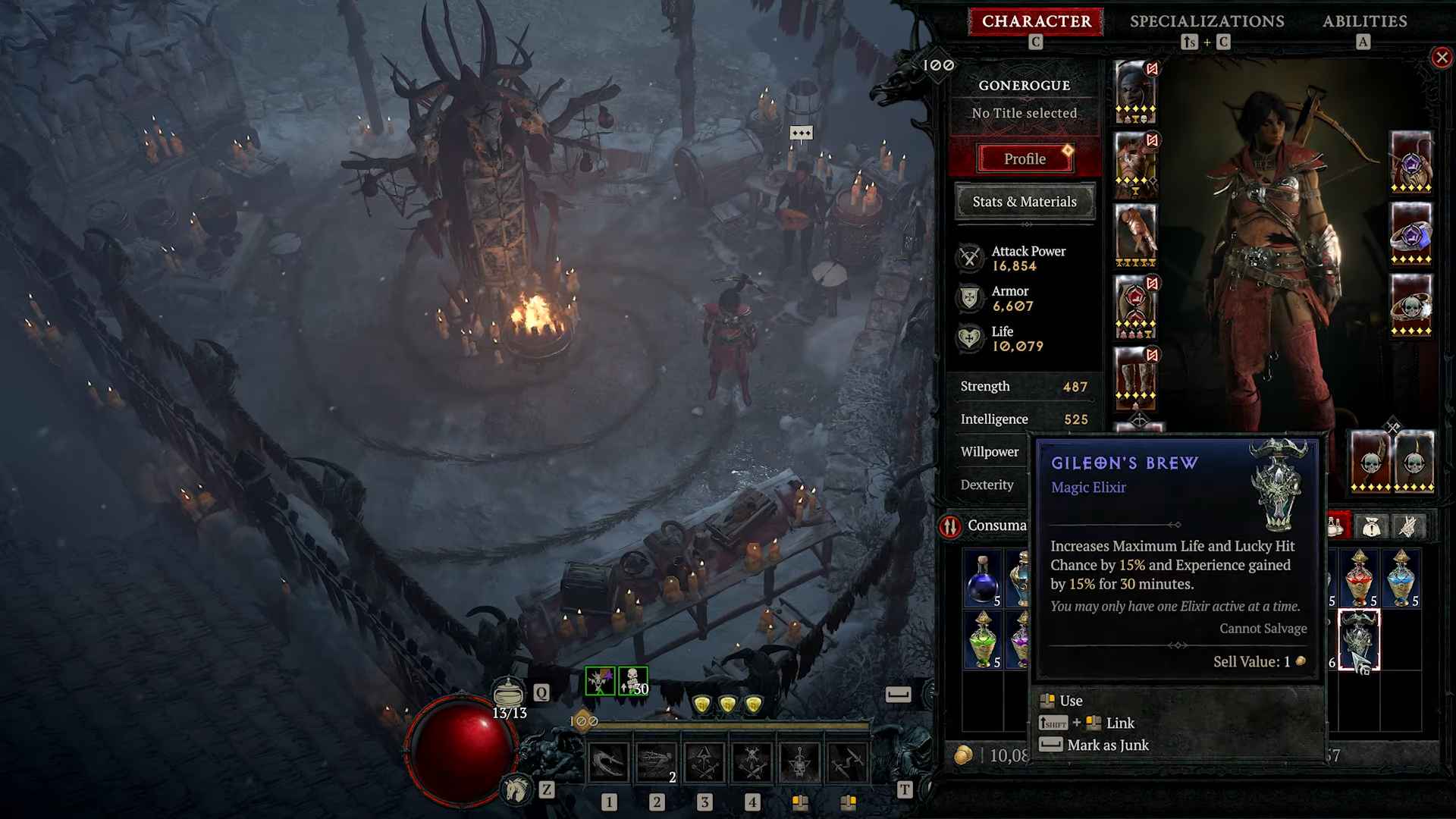Close the character window with the X button
The height and width of the screenshot is (819, 1456).
click(1440, 57)
